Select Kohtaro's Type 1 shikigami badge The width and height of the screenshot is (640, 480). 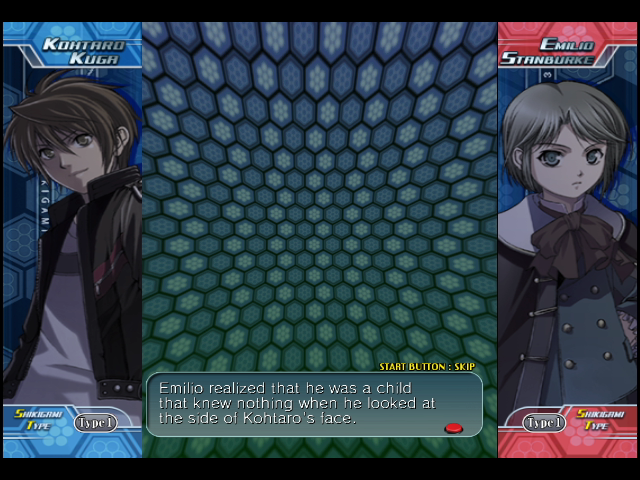95,422
